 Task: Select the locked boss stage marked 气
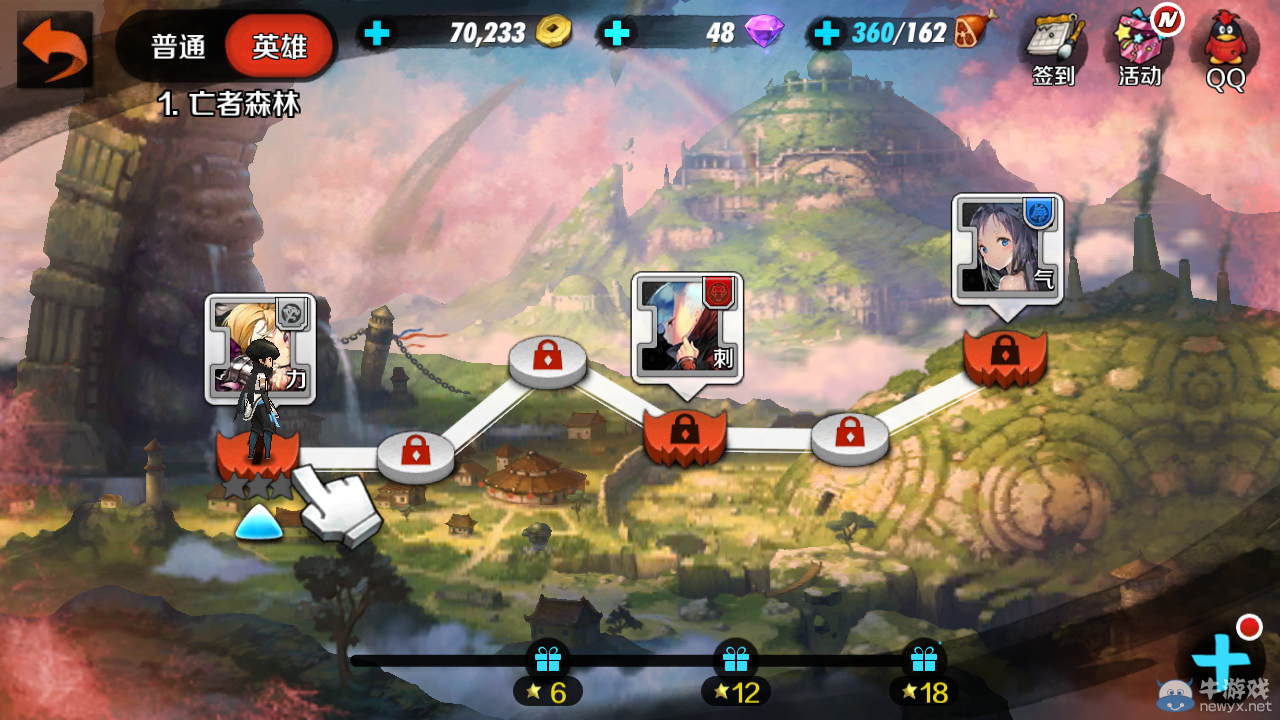[x=1004, y=357]
